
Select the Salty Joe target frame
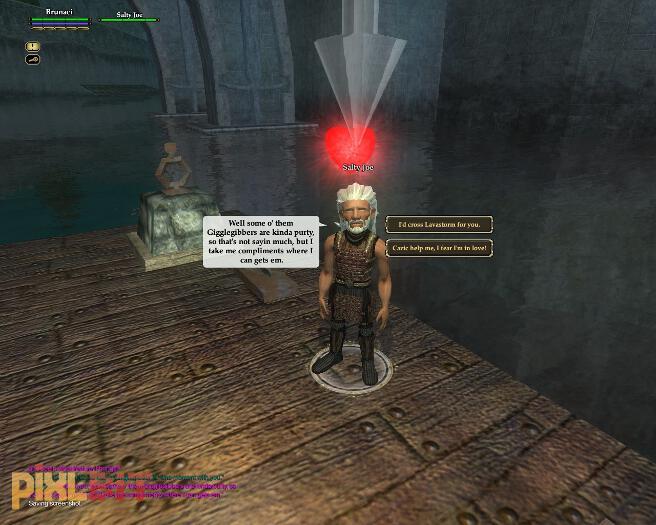pos(129,17)
